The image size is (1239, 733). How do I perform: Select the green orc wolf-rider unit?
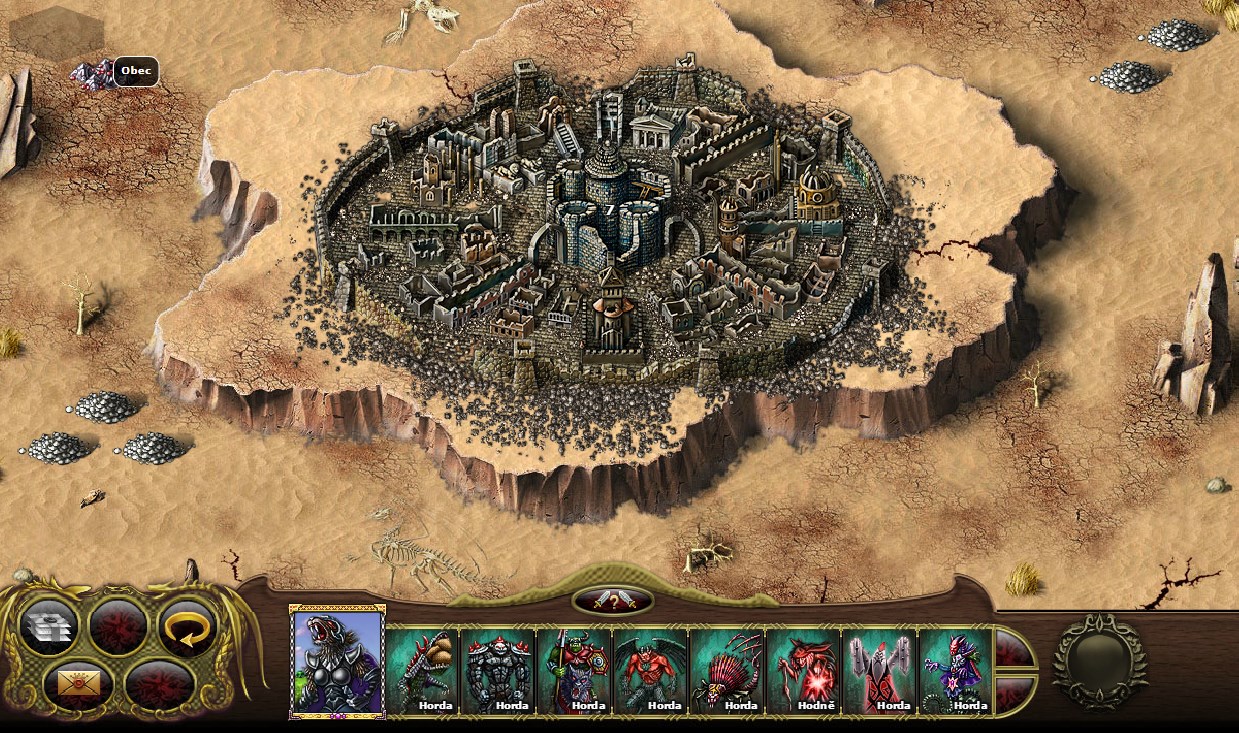575,670
